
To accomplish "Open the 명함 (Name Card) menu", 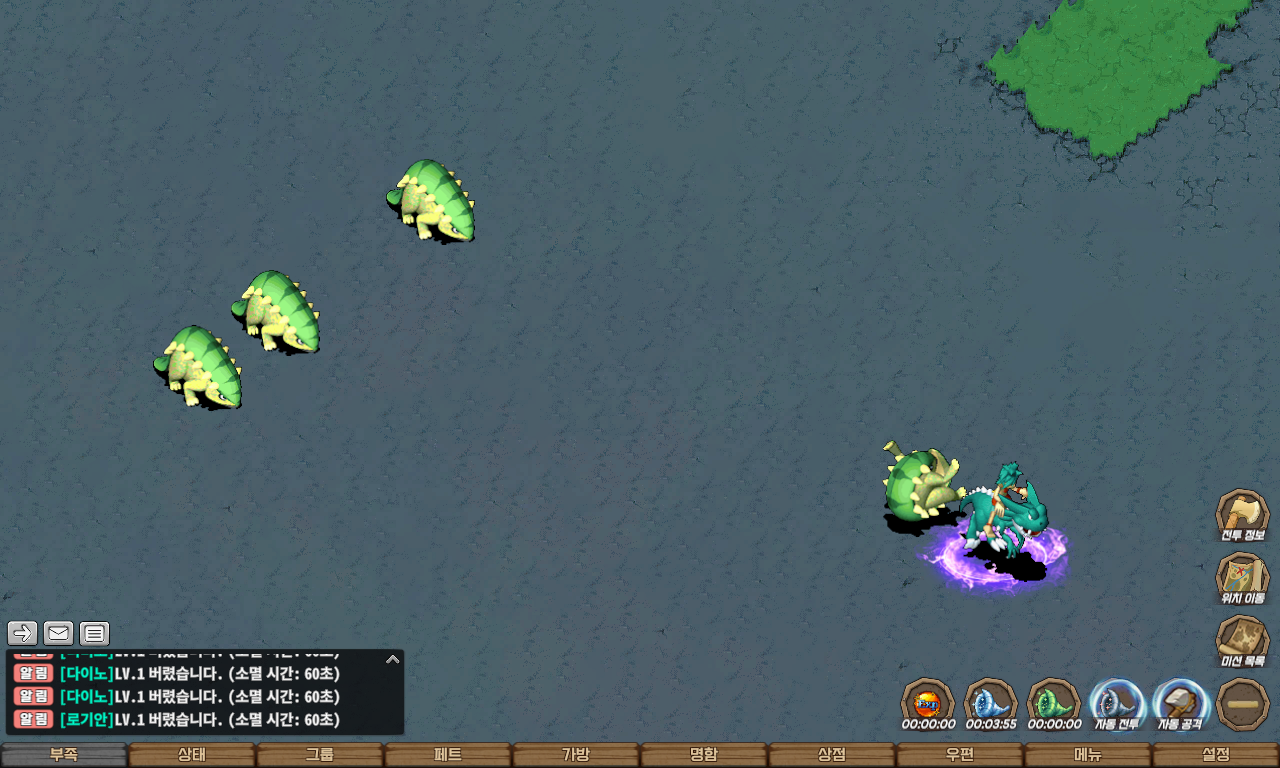I will point(704,755).
